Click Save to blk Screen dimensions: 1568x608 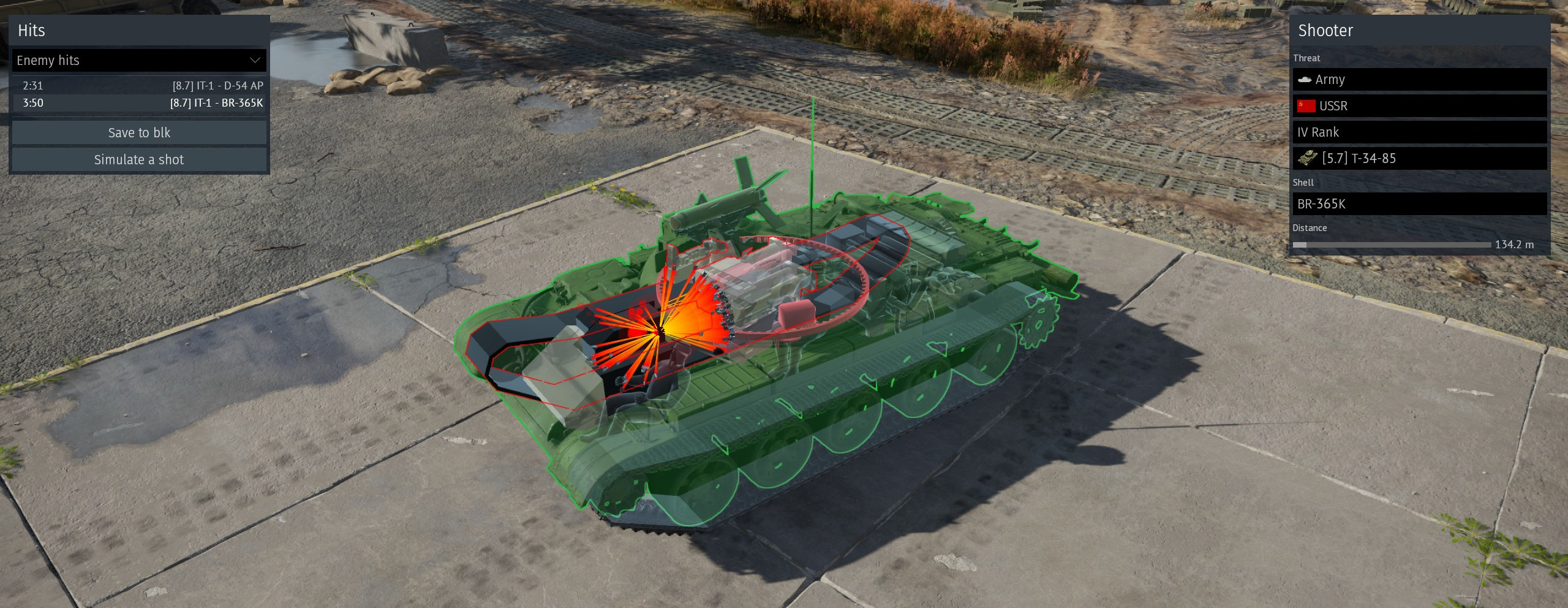(x=139, y=132)
